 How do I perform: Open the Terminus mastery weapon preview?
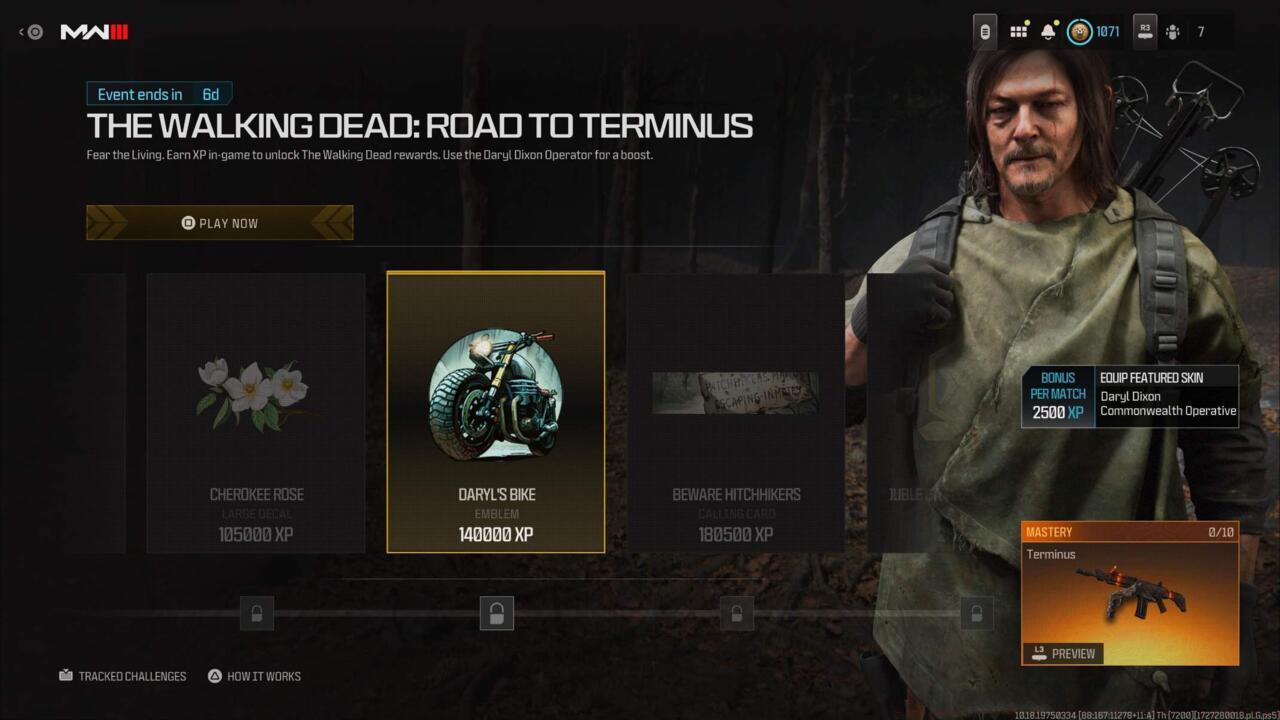[1064, 653]
